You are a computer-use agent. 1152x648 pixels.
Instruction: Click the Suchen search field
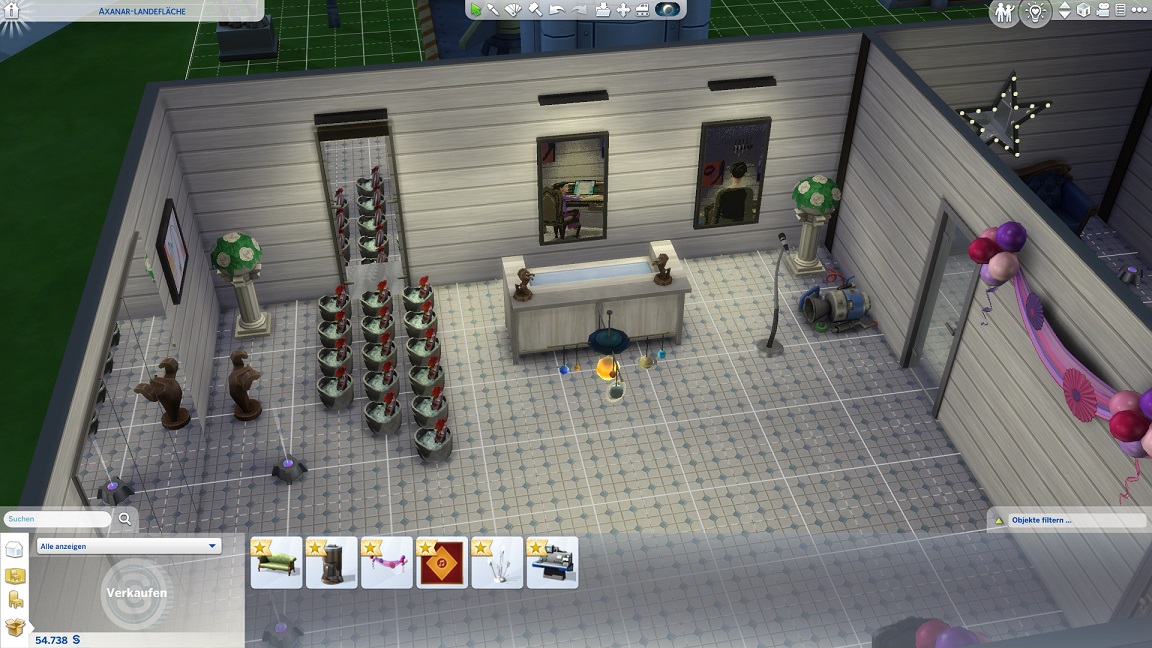(x=58, y=519)
